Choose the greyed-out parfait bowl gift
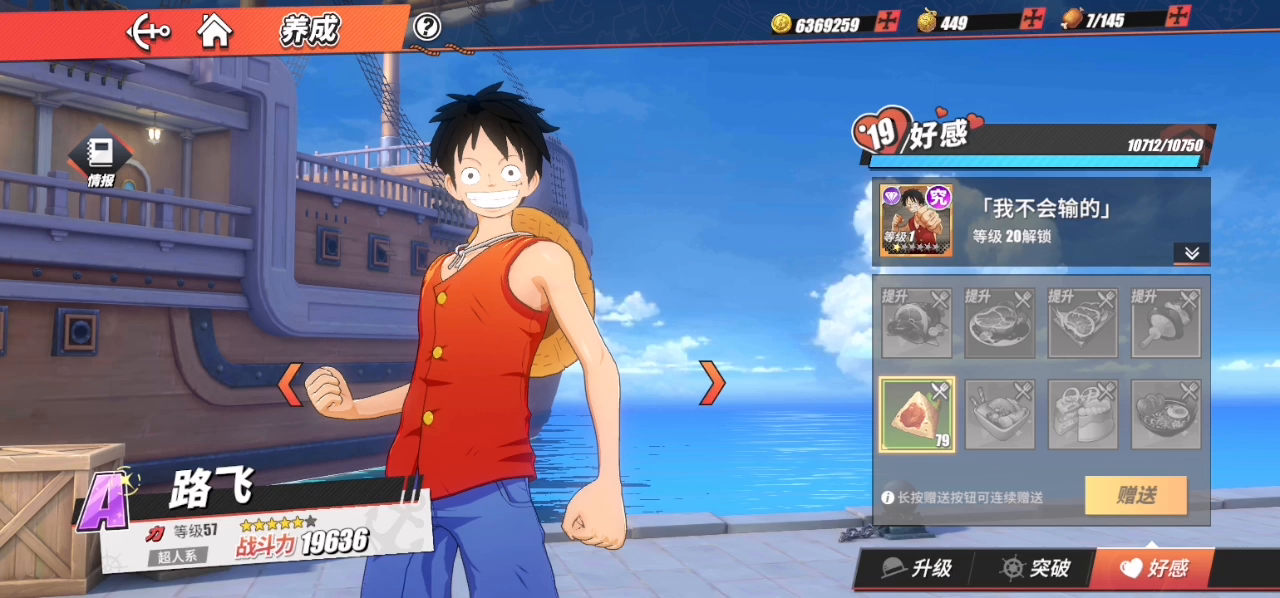Screen dimensions: 1280x598 (x=1000, y=413)
